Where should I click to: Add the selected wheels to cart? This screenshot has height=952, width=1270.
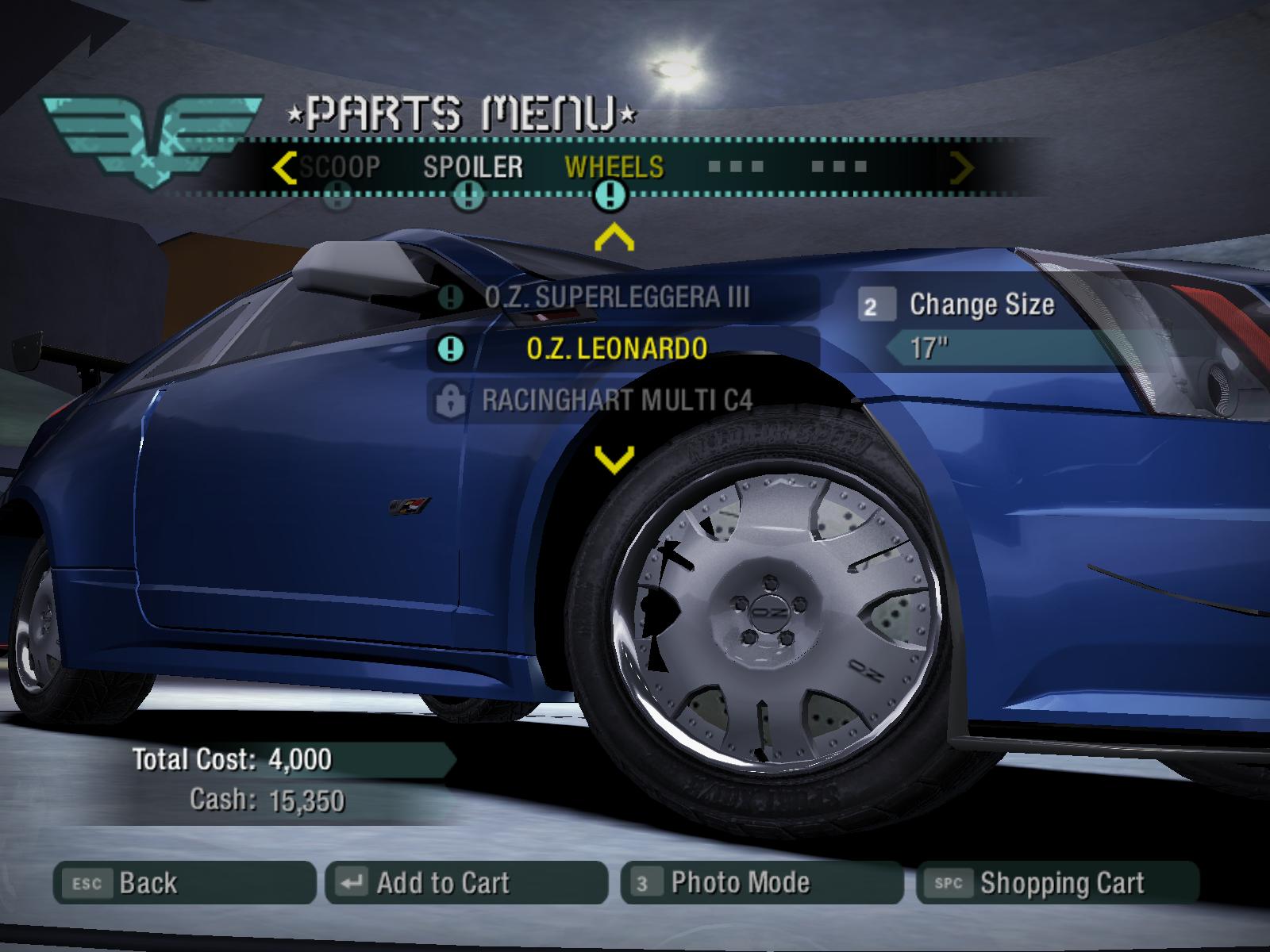pyautogui.click(x=466, y=882)
